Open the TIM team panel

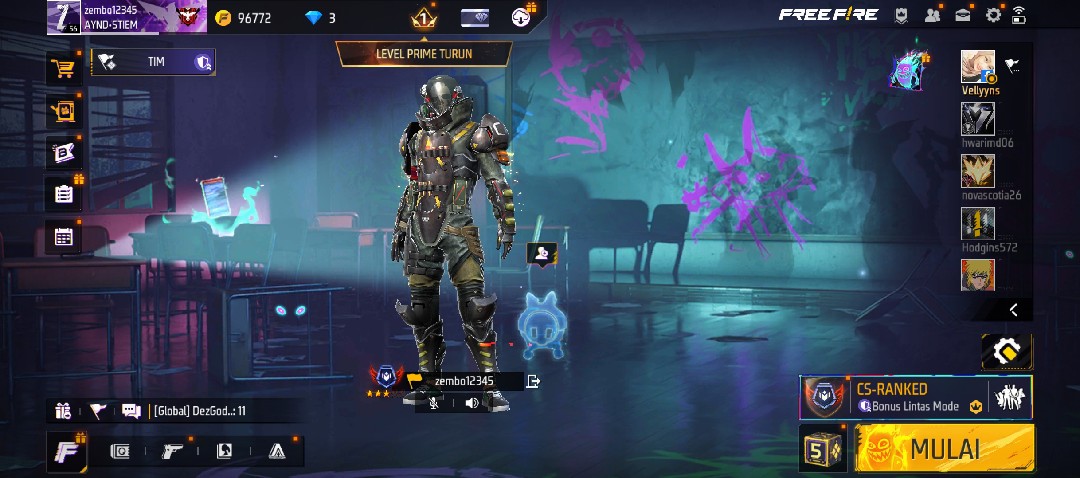[x=153, y=62]
